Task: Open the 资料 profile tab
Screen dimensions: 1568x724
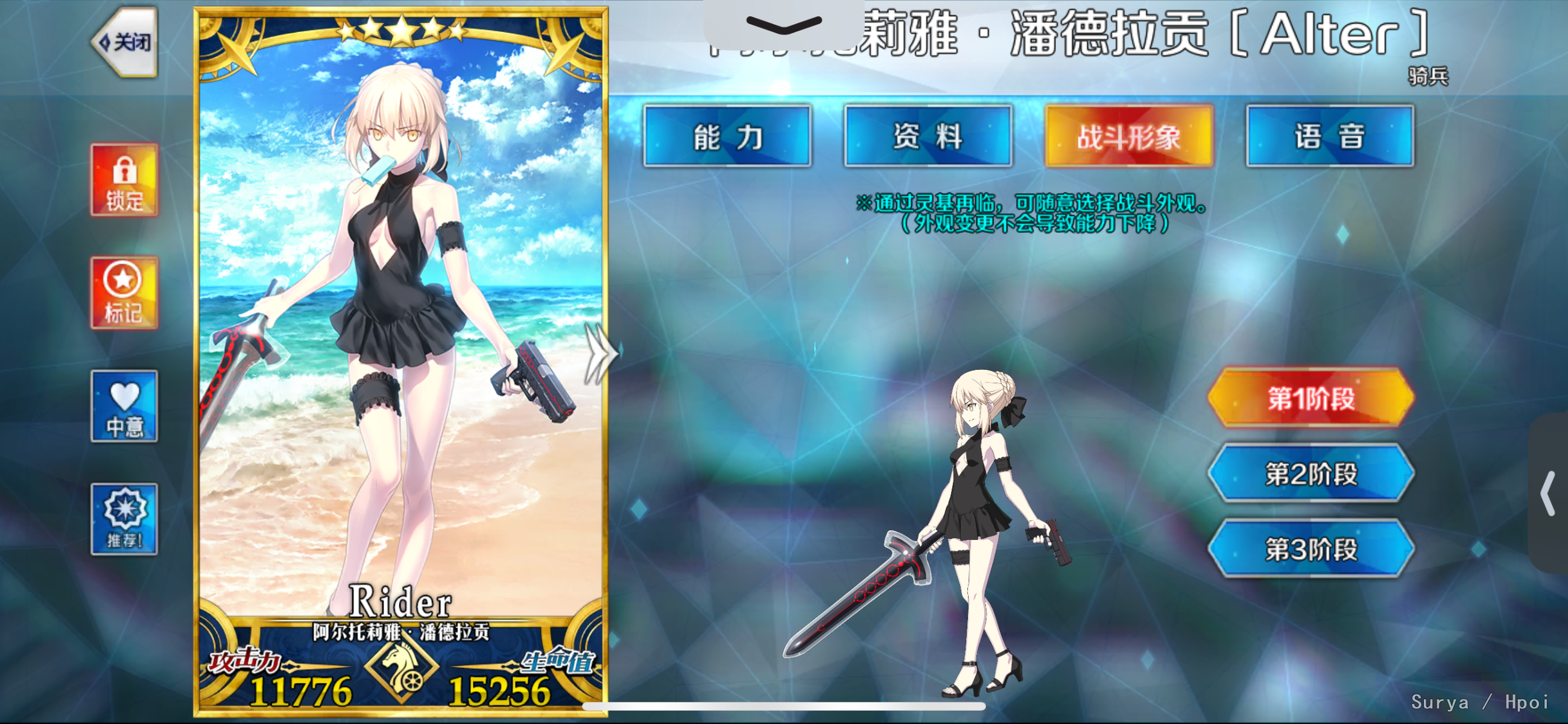Action: (928, 136)
